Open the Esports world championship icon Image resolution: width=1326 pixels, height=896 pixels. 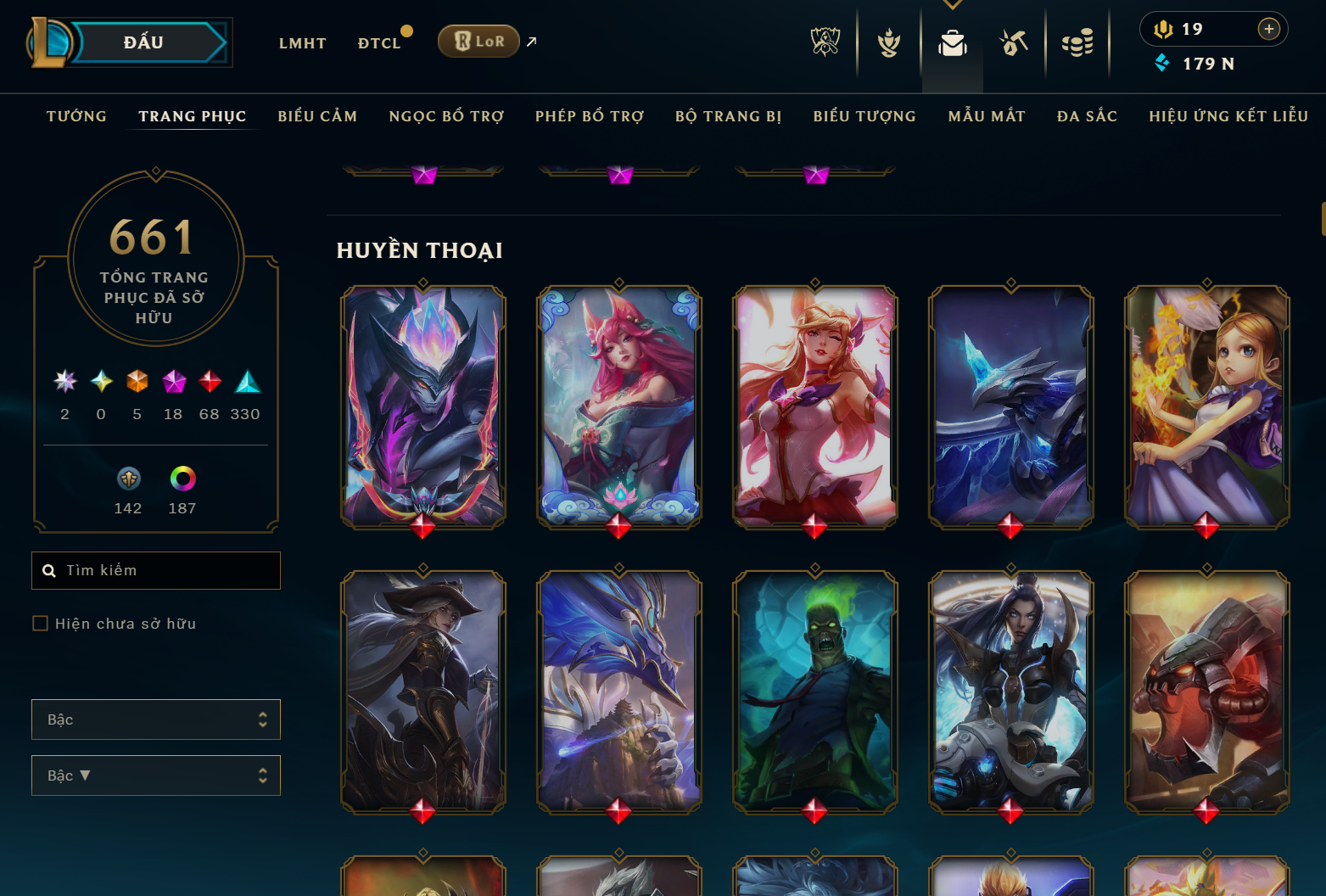pos(825,42)
